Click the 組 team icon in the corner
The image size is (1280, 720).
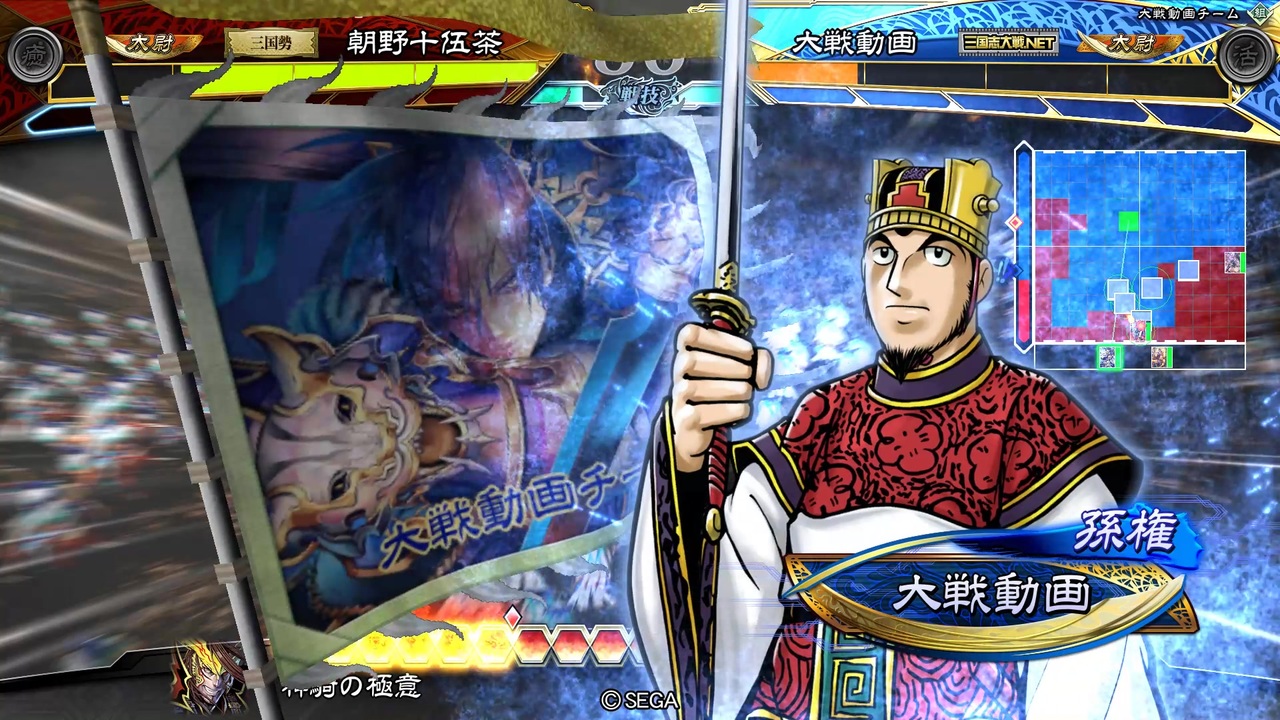point(1258,16)
